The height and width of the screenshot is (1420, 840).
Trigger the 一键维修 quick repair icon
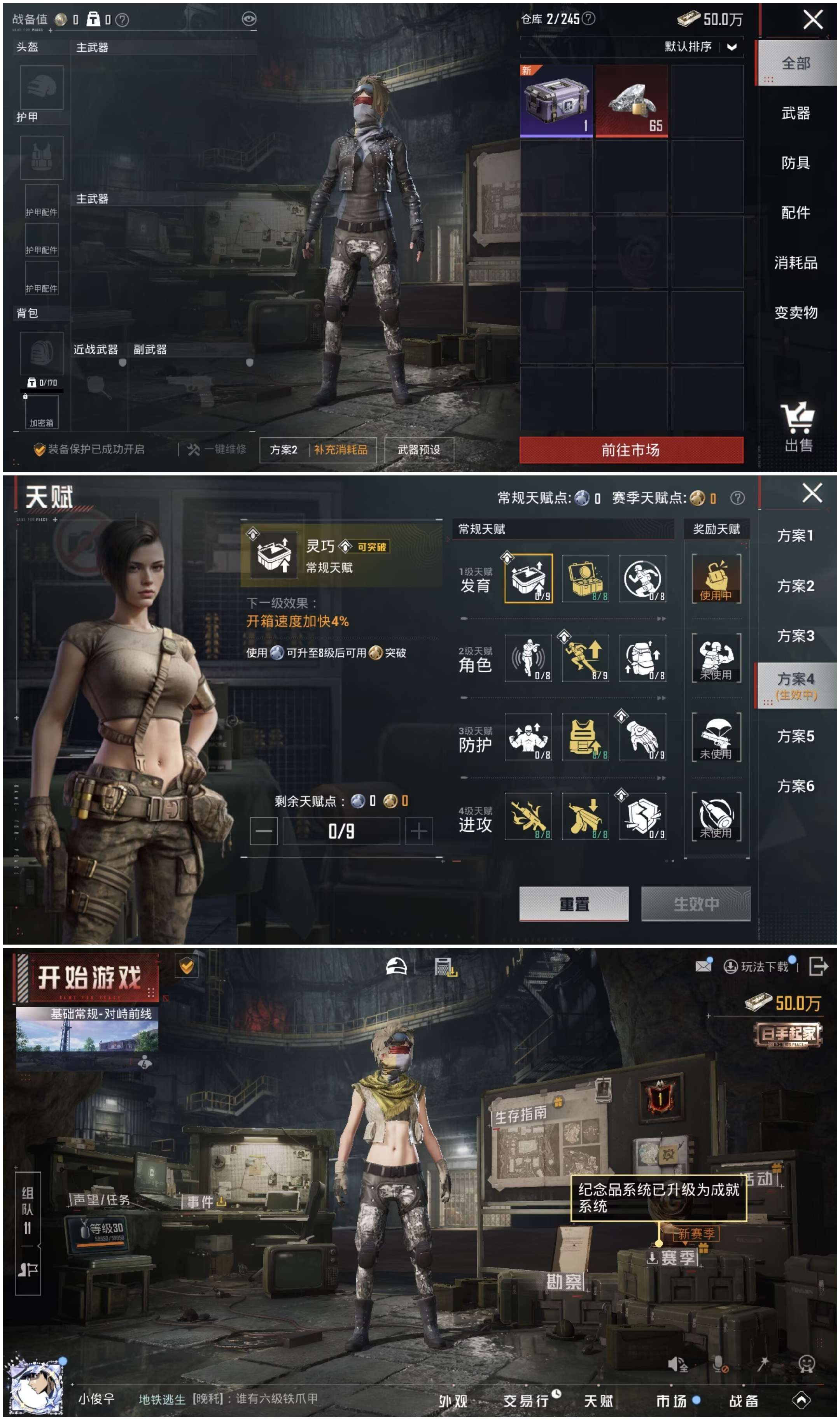(x=192, y=449)
